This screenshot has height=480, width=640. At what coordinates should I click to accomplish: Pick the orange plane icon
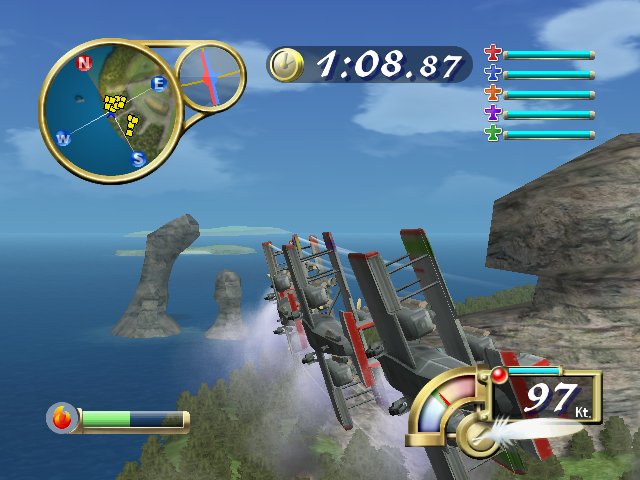(492, 93)
